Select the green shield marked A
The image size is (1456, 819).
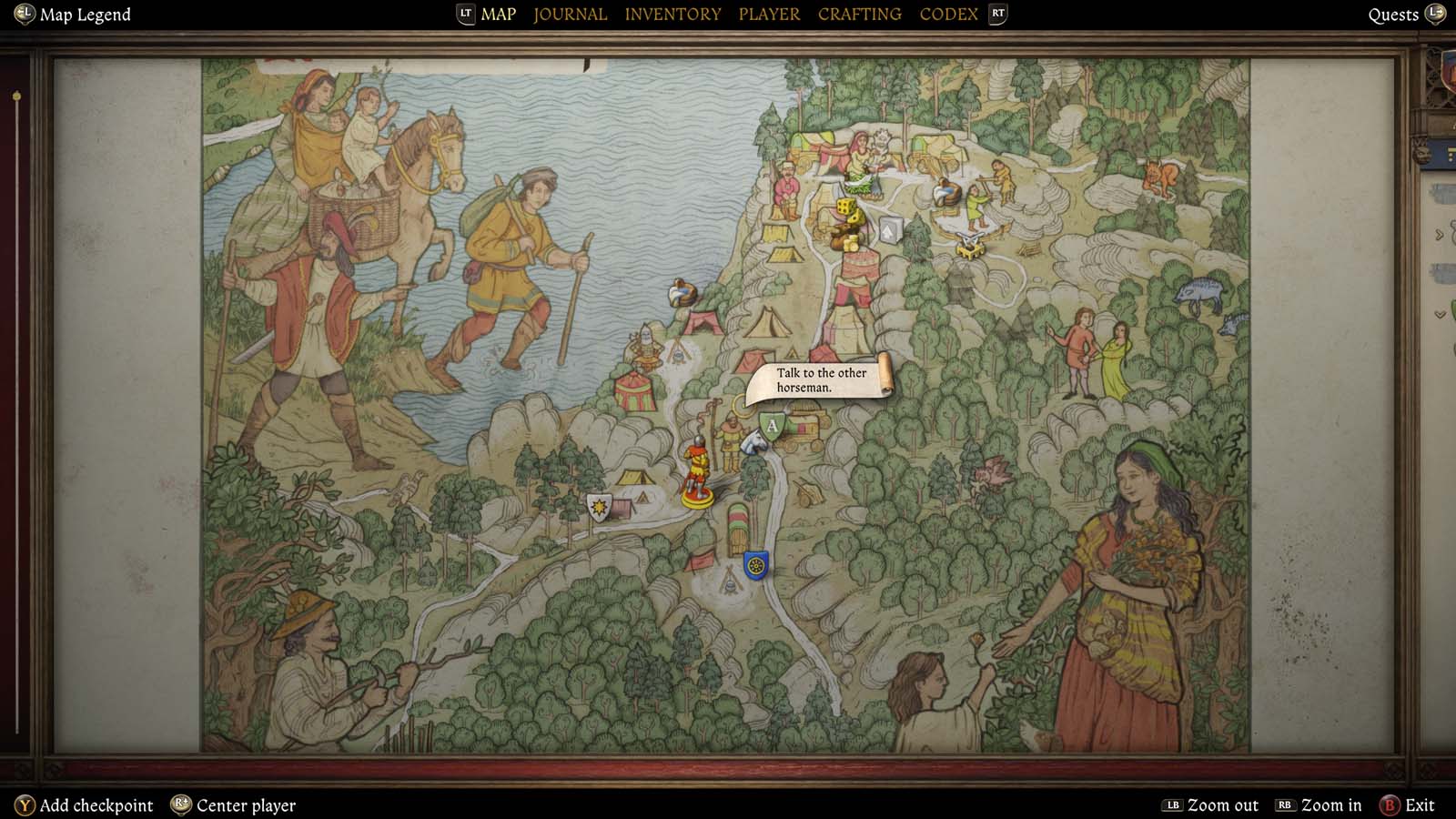(x=769, y=424)
